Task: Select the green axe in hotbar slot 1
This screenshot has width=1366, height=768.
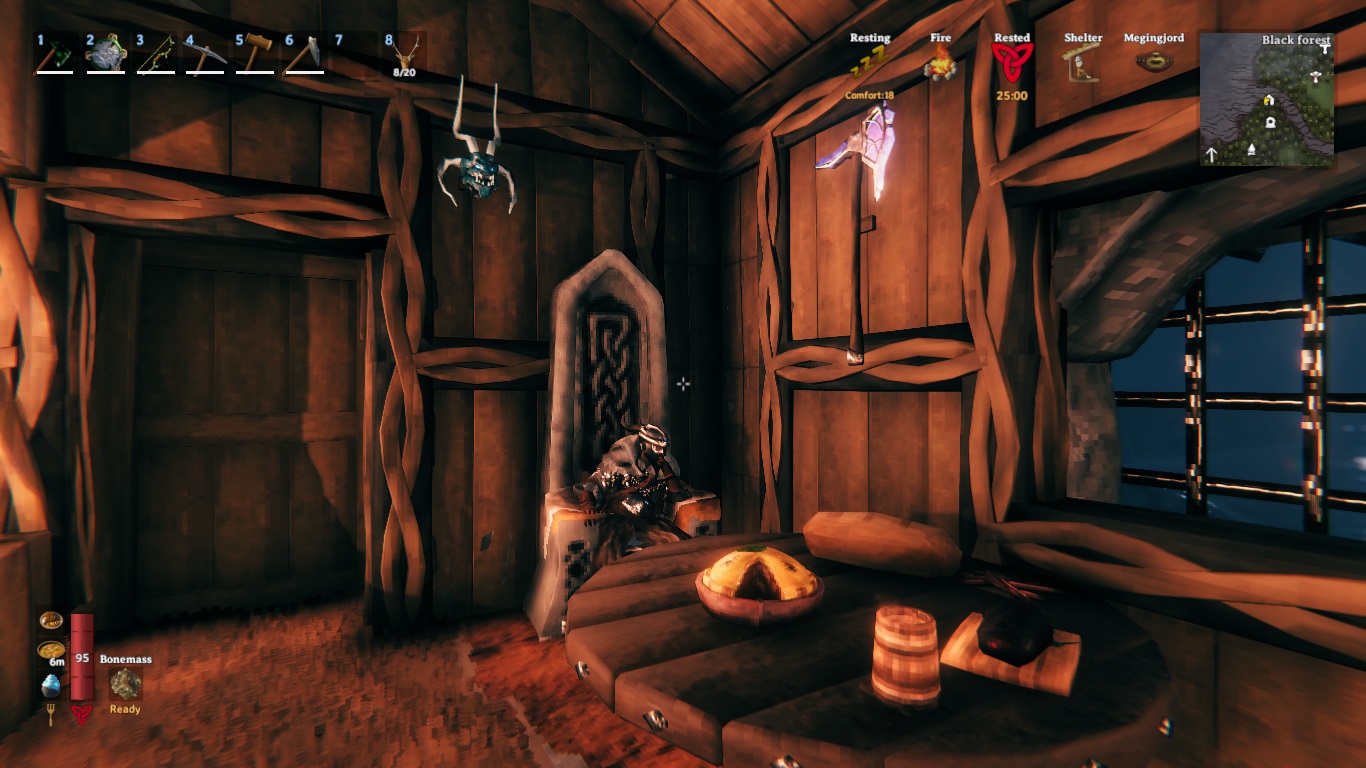Action: 54,54
